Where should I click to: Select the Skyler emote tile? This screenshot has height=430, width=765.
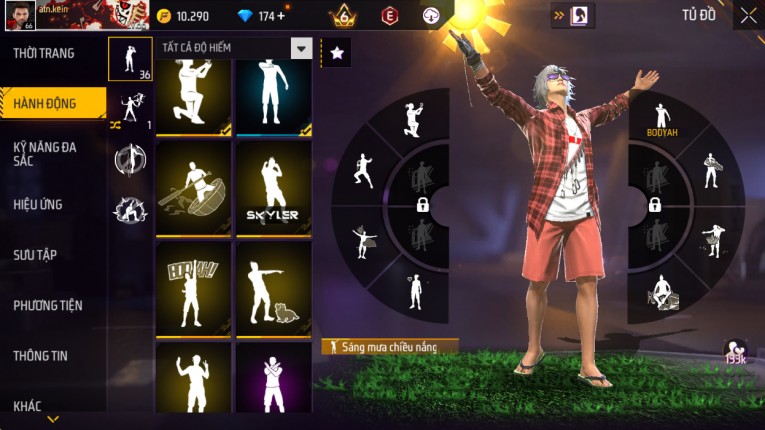(273, 187)
